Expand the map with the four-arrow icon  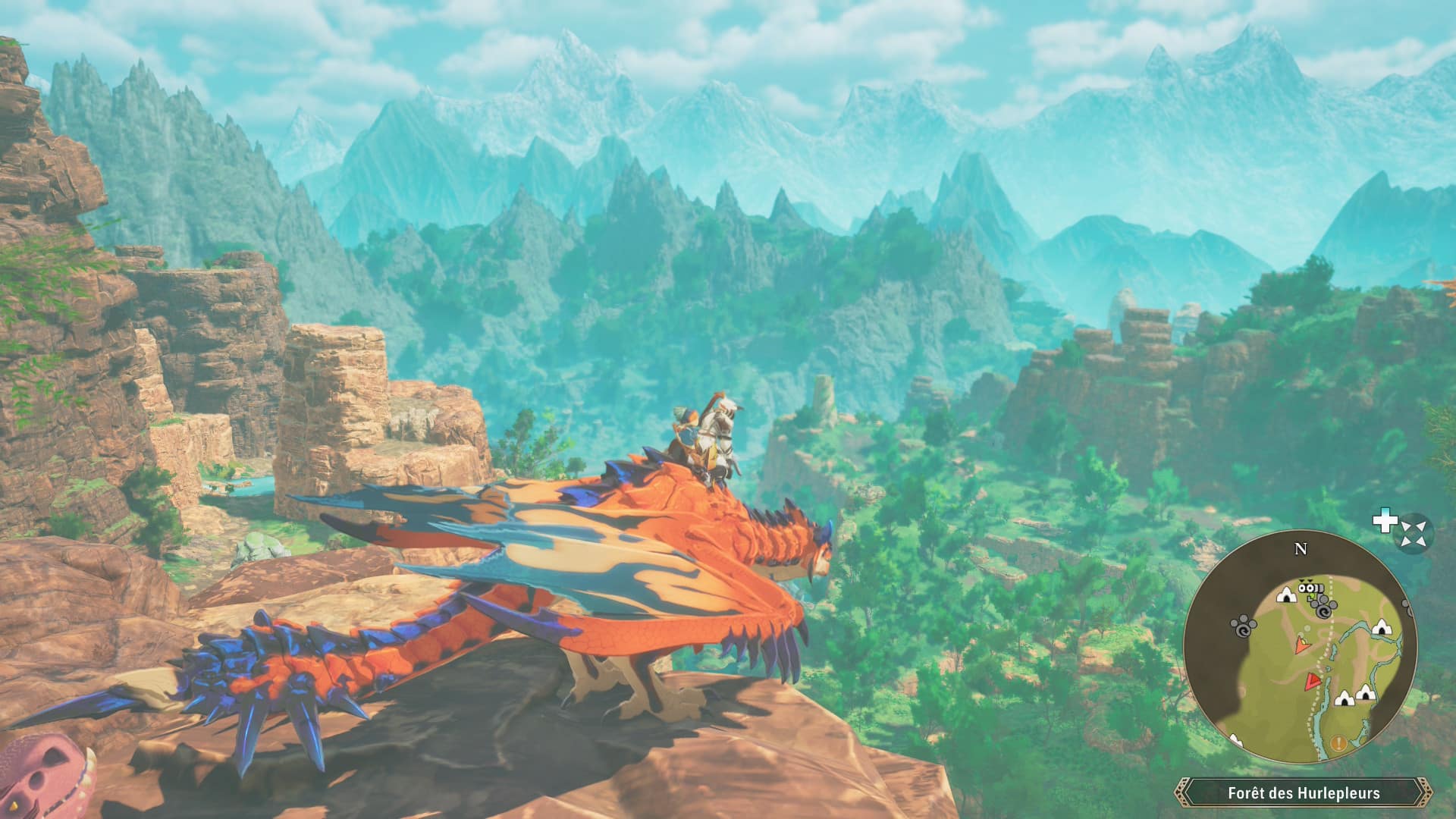point(1414,532)
